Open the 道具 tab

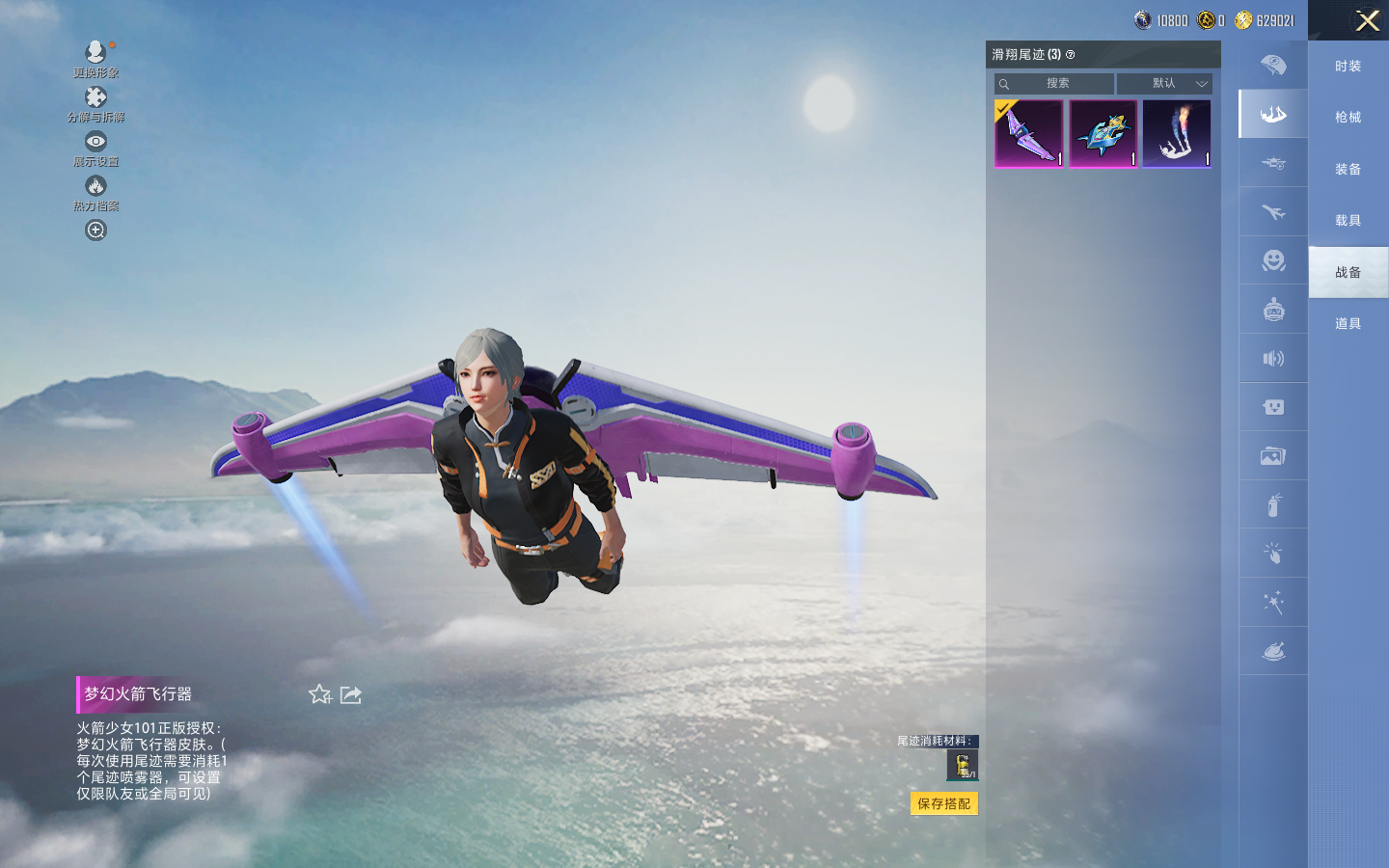1348,323
